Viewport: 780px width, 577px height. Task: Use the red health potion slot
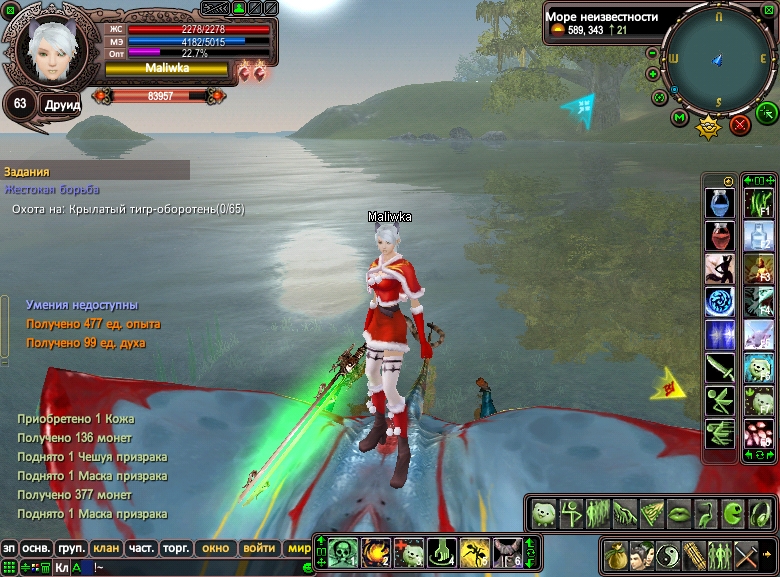tap(719, 236)
